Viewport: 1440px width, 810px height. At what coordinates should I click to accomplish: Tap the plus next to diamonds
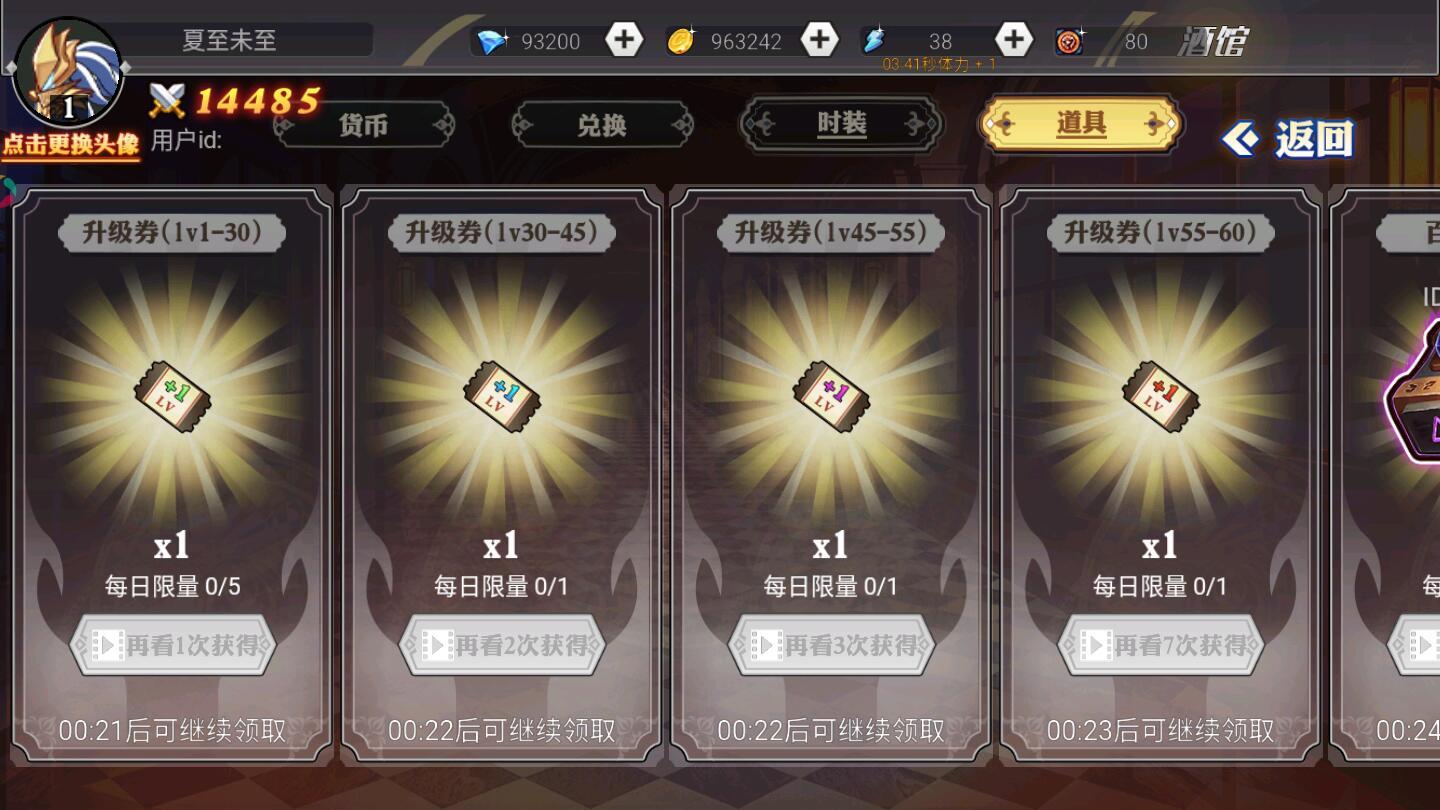pyautogui.click(x=623, y=40)
